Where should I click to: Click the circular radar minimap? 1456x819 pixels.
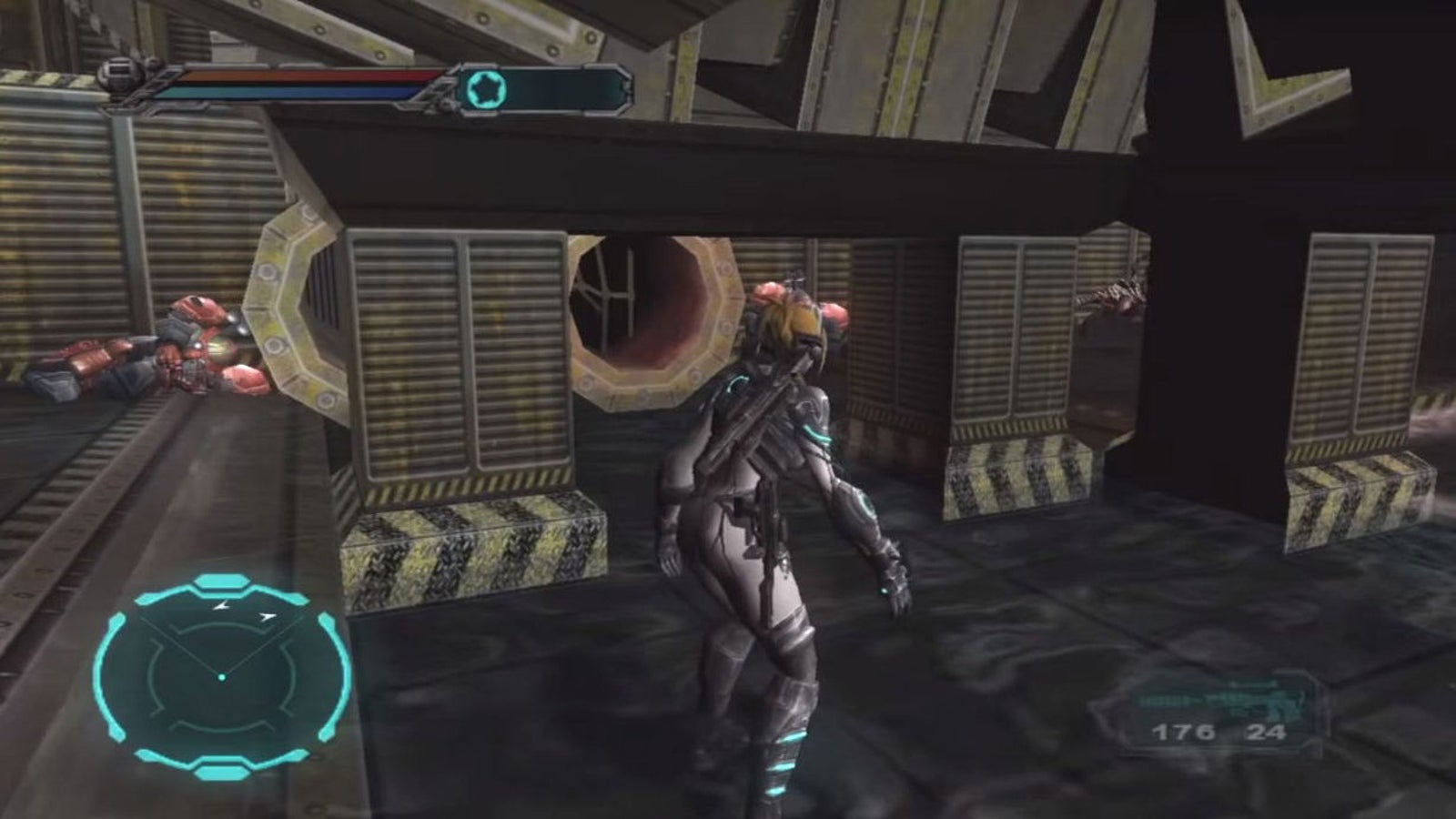221,675
